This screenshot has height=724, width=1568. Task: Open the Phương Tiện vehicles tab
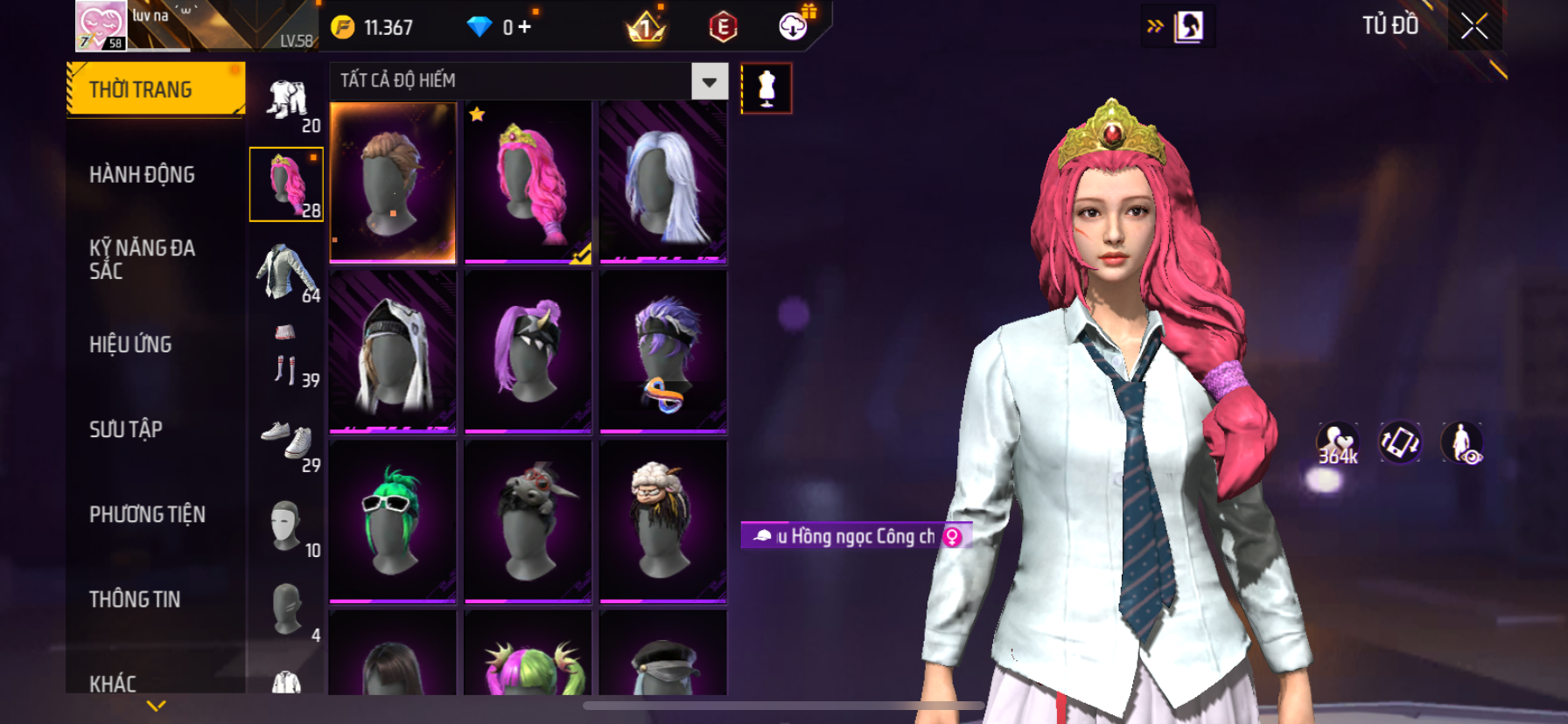pyautogui.click(x=147, y=514)
